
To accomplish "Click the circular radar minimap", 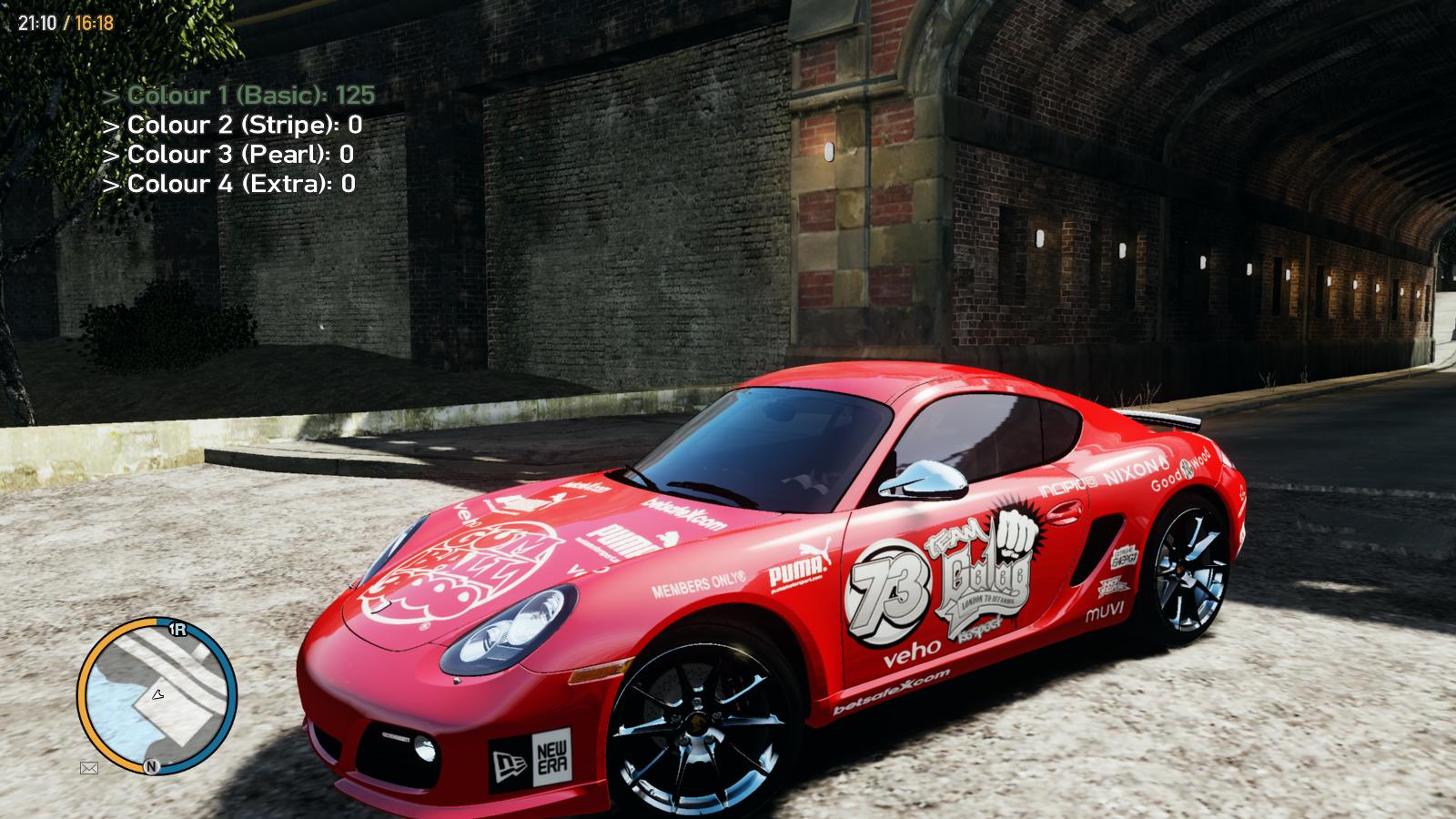I will [x=157, y=696].
